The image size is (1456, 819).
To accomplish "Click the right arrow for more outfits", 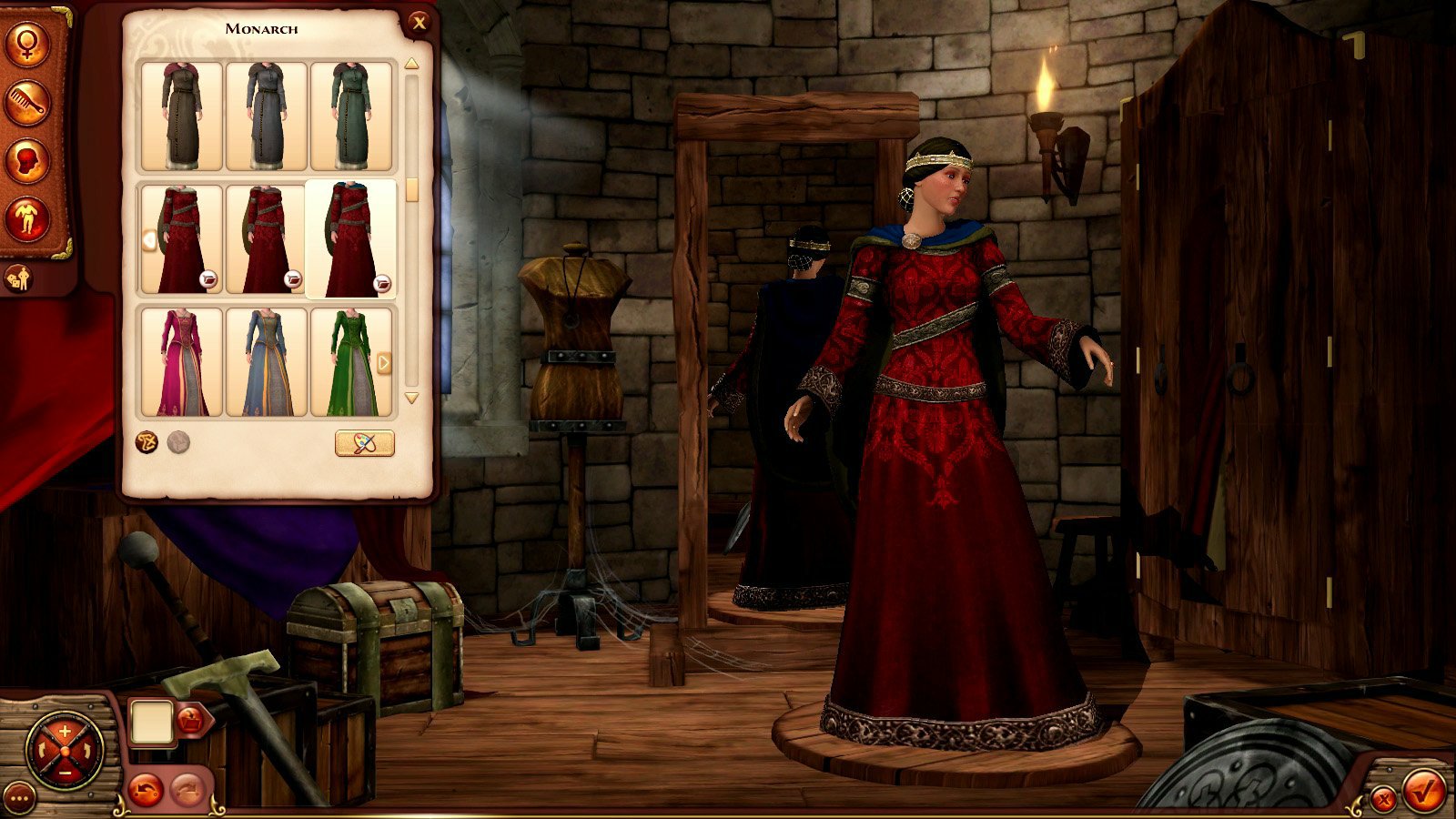I will tap(385, 363).
